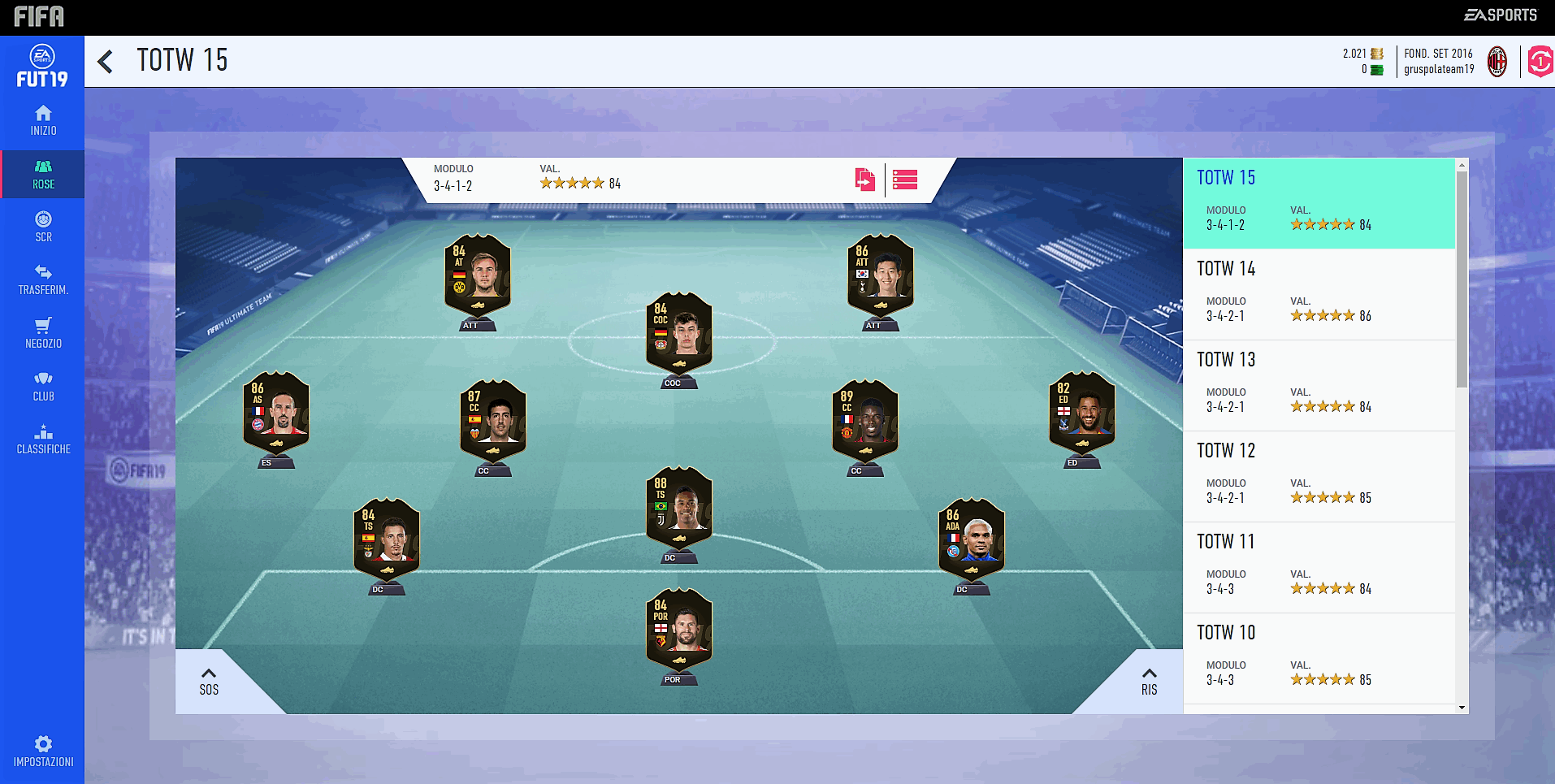Open the TOTW 11 squad
Image resolution: width=1555 pixels, height=784 pixels.
pyautogui.click(x=1319, y=567)
